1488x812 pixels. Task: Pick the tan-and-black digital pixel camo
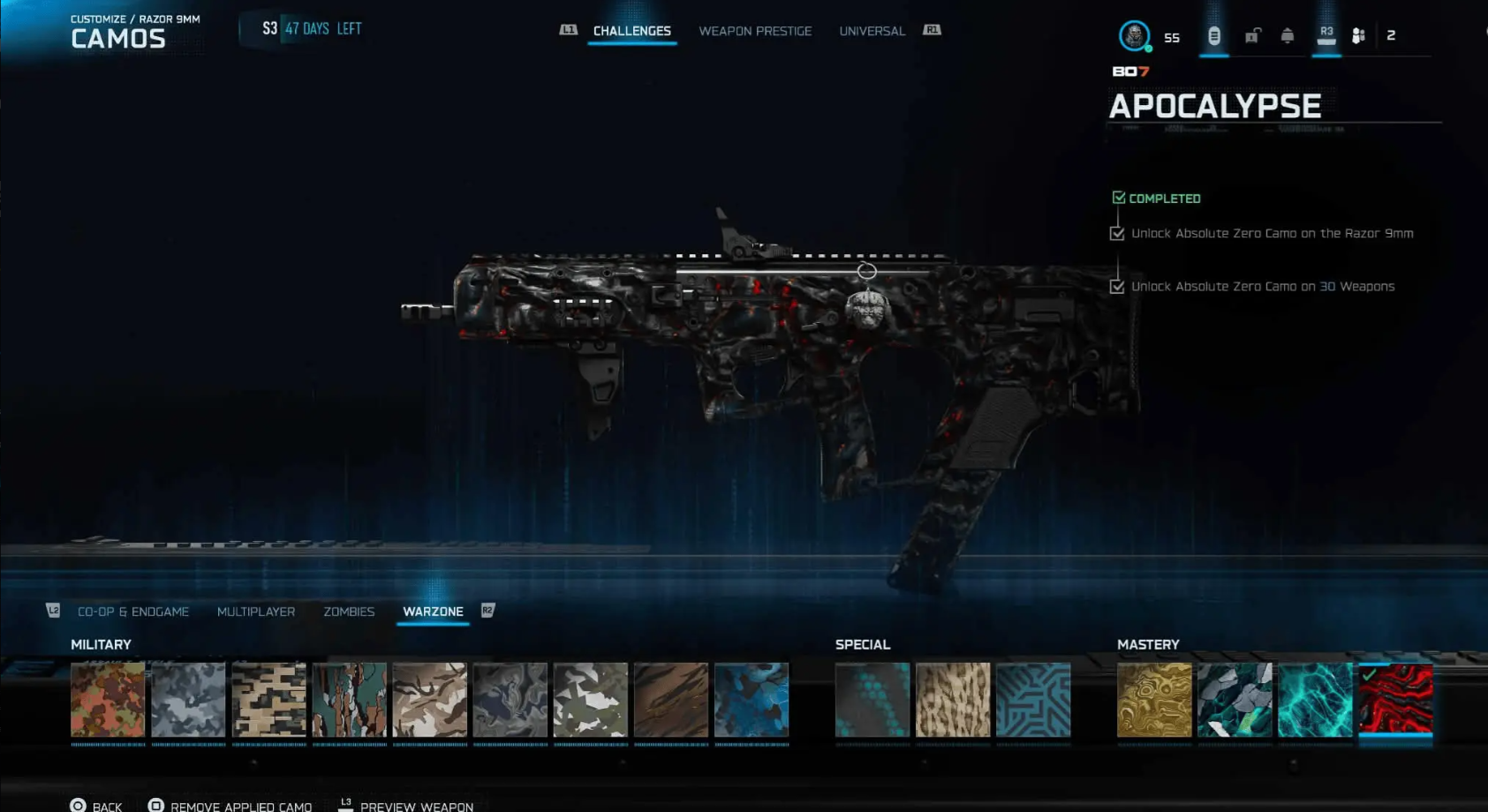point(268,700)
